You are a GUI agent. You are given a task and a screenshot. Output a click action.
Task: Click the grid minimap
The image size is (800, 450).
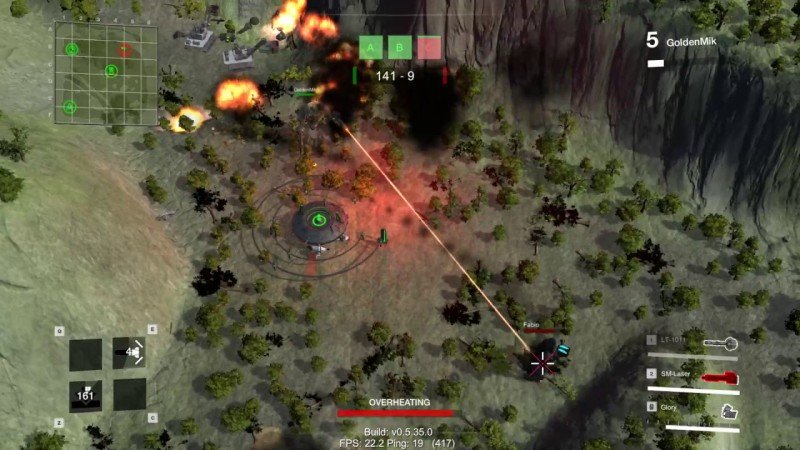(x=106, y=73)
